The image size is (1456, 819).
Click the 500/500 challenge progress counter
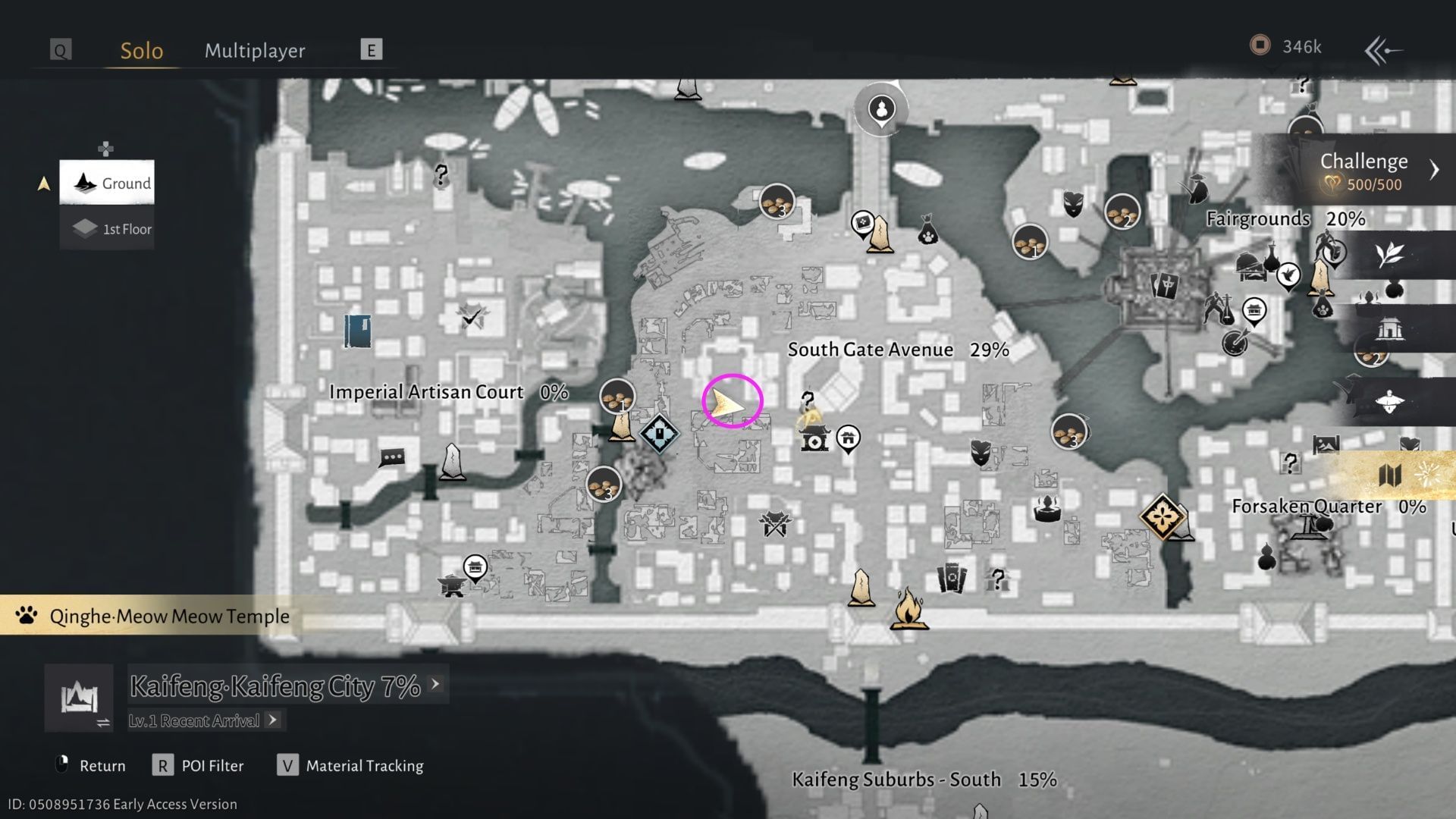click(1376, 183)
